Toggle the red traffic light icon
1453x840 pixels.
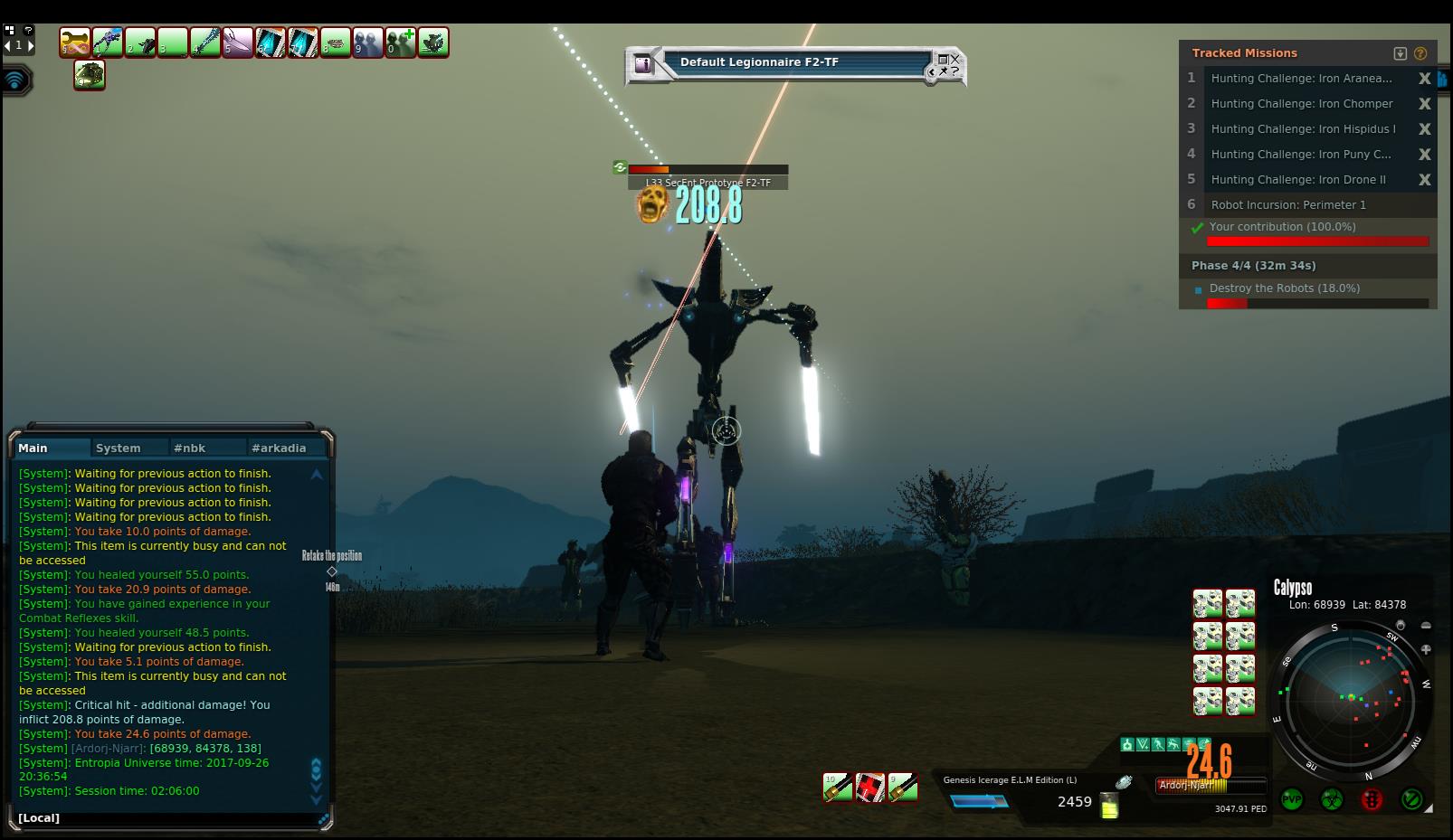[x=1372, y=799]
